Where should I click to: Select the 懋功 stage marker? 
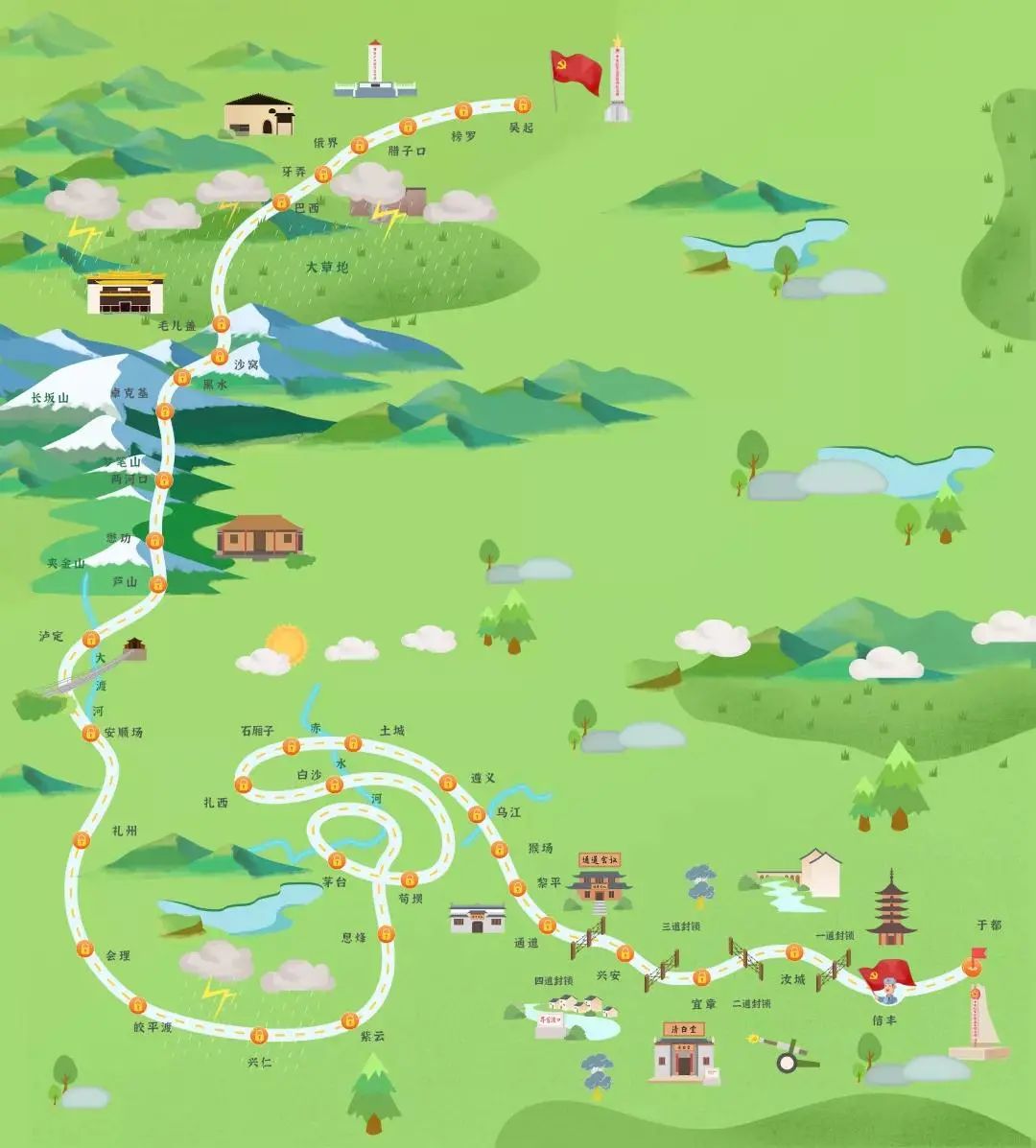click(155, 540)
